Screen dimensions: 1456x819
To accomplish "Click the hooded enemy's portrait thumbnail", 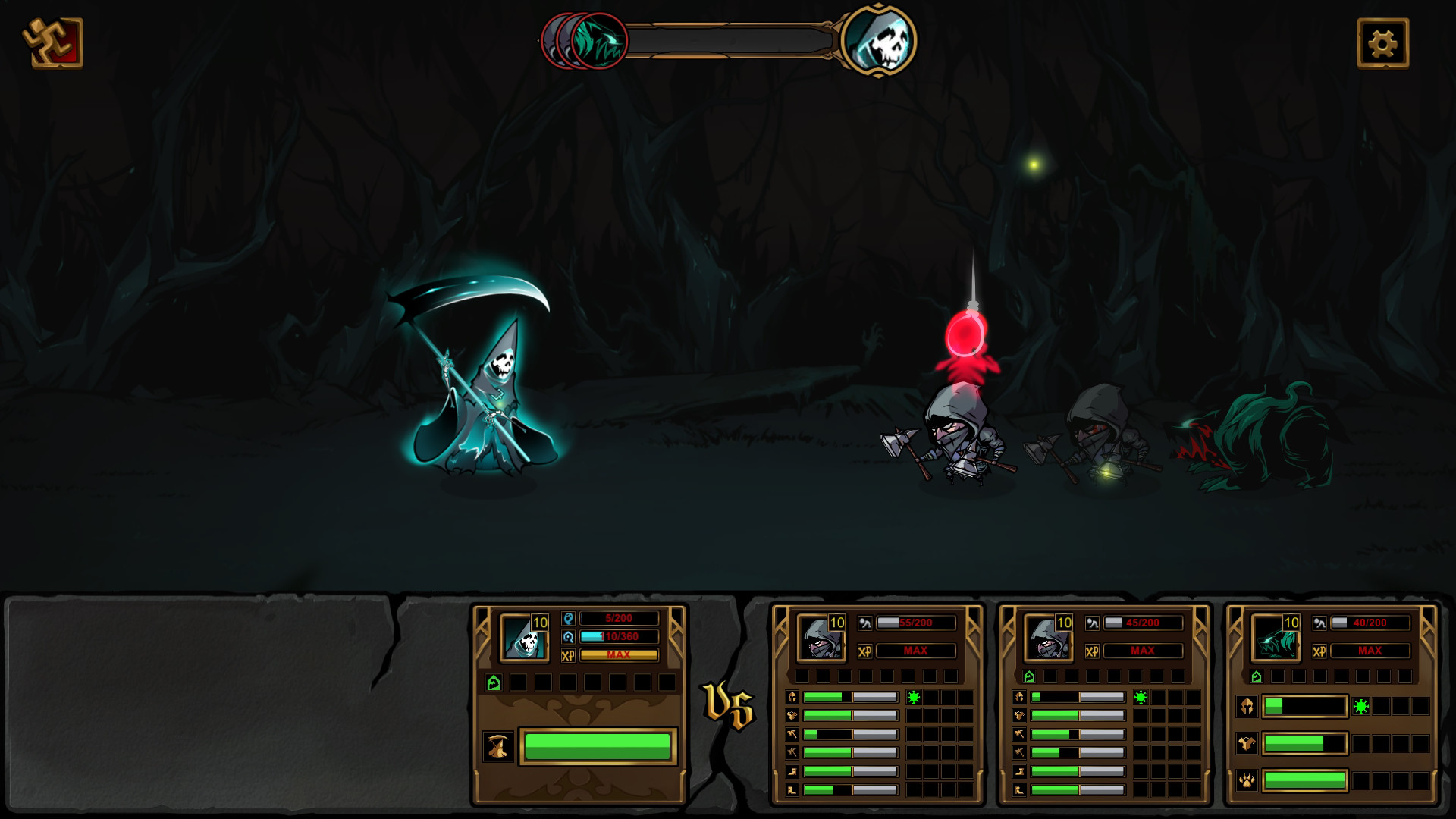I will click(x=821, y=639).
